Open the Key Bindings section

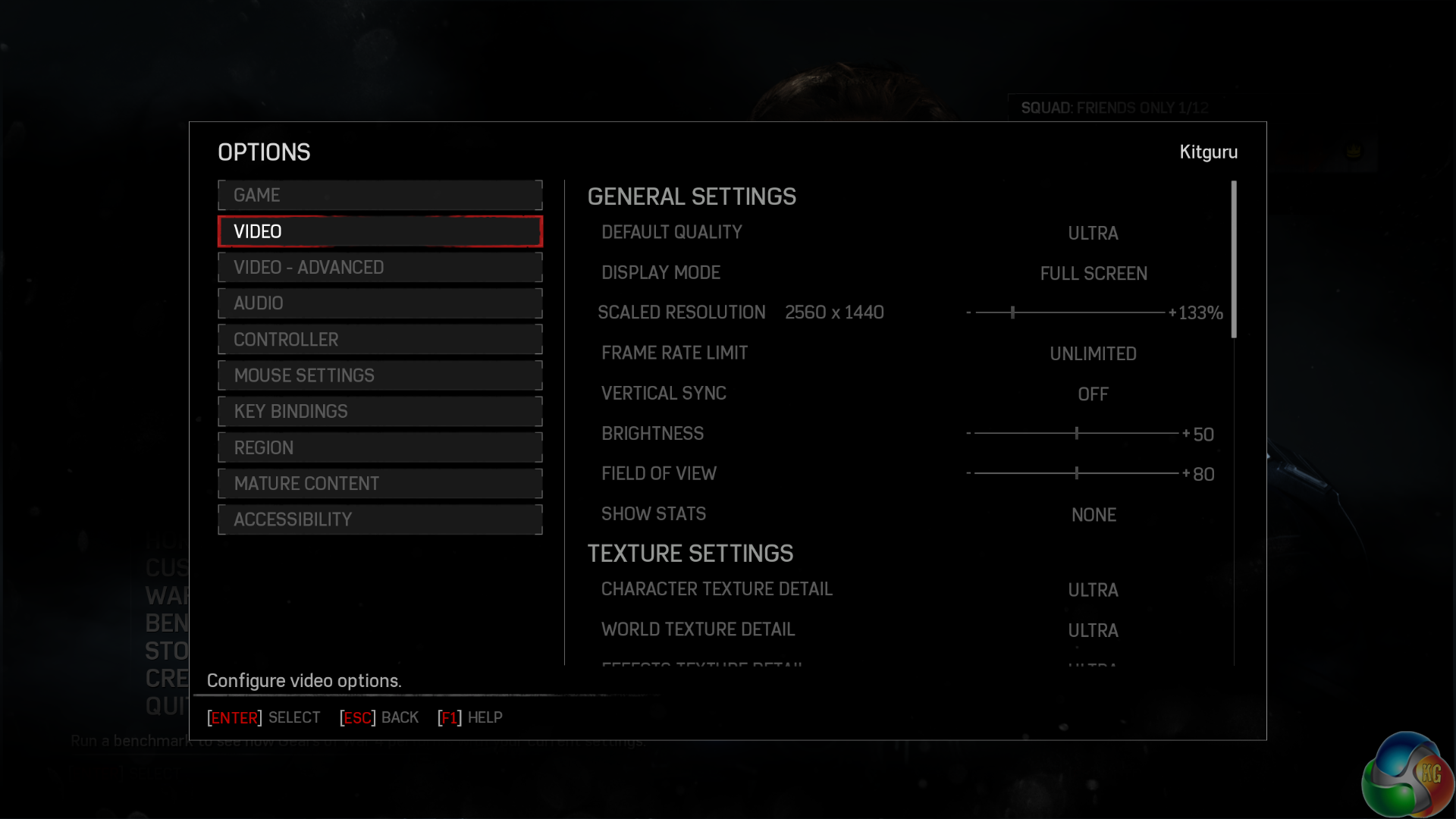tap(380, 412)
